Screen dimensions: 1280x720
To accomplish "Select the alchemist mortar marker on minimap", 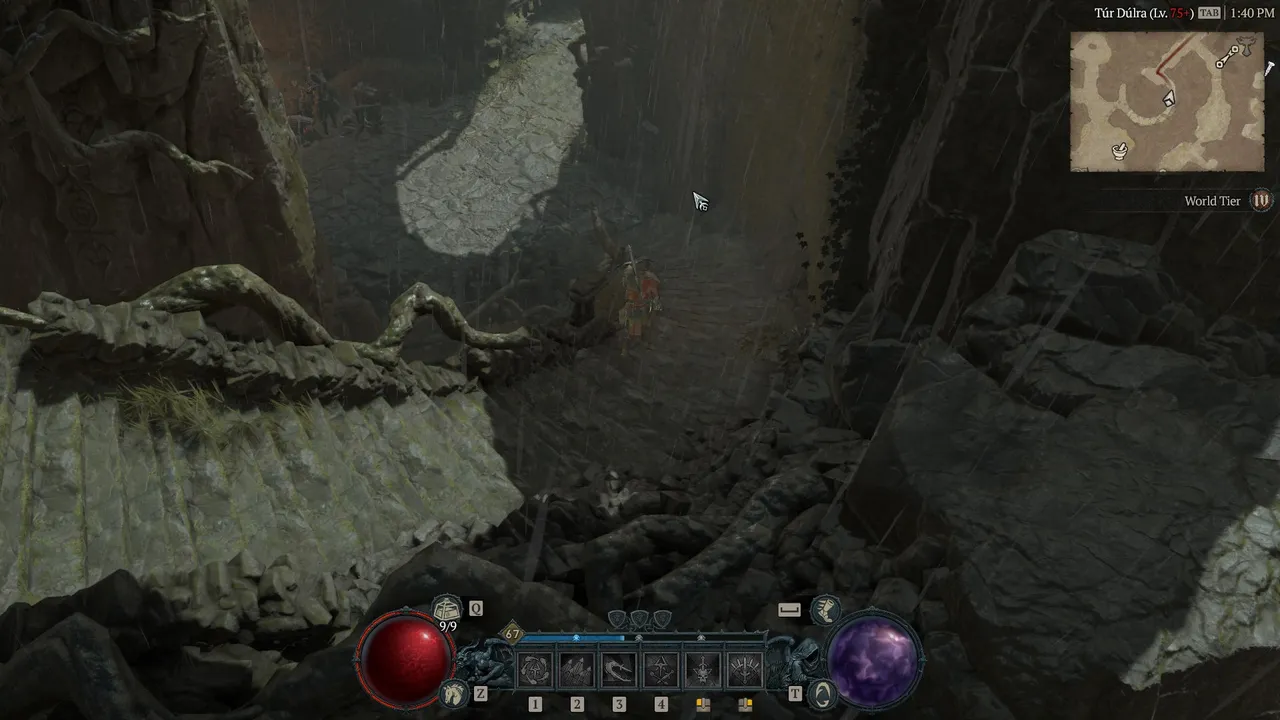I will [1121, 151].
